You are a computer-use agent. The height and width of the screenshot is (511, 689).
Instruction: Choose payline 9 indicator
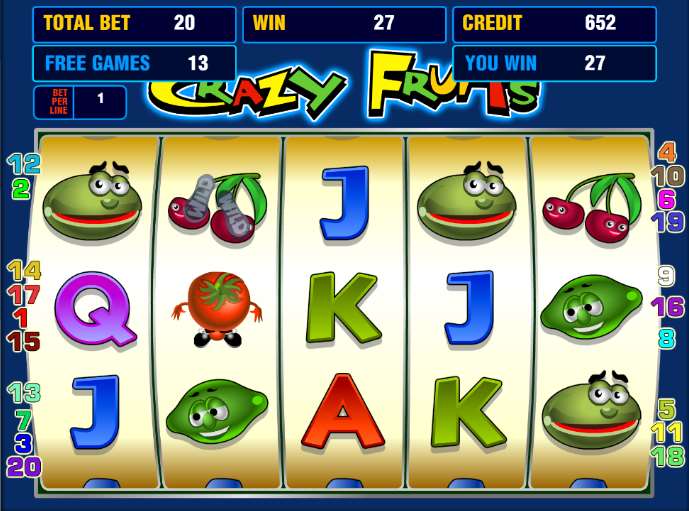pos(667,276)
